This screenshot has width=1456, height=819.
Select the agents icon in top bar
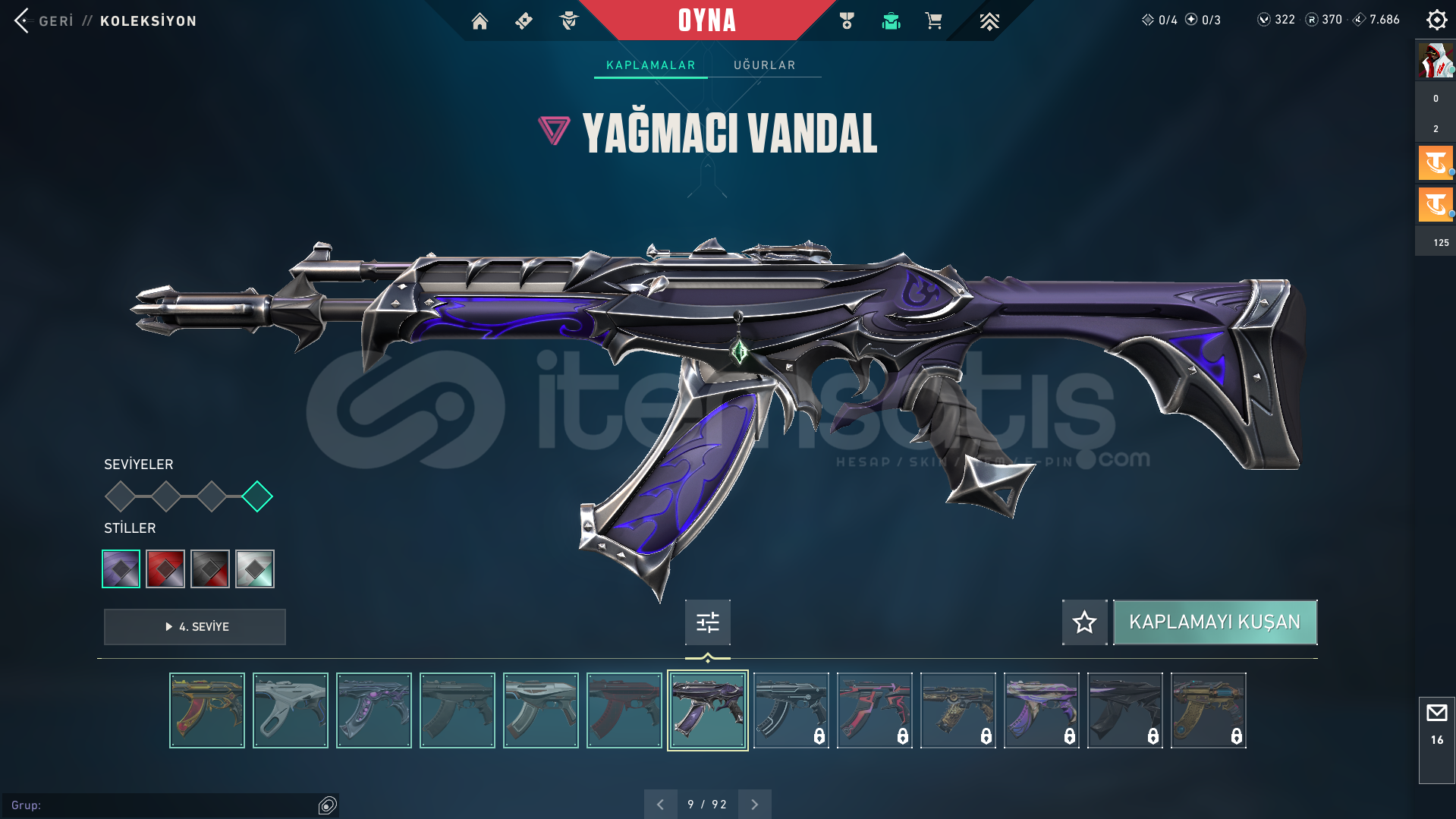tap(568, 20)
